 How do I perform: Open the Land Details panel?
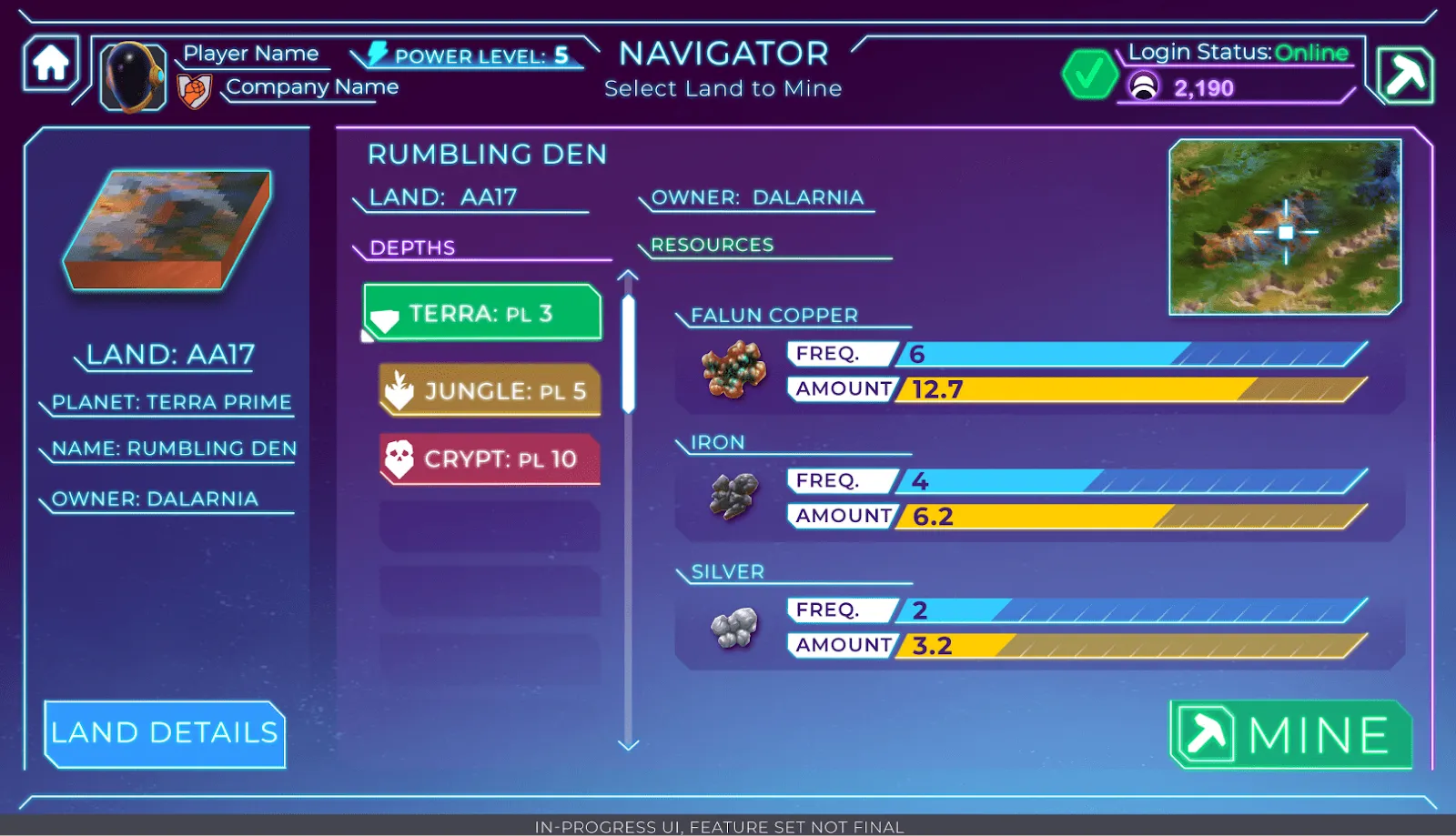click(164, 733)
